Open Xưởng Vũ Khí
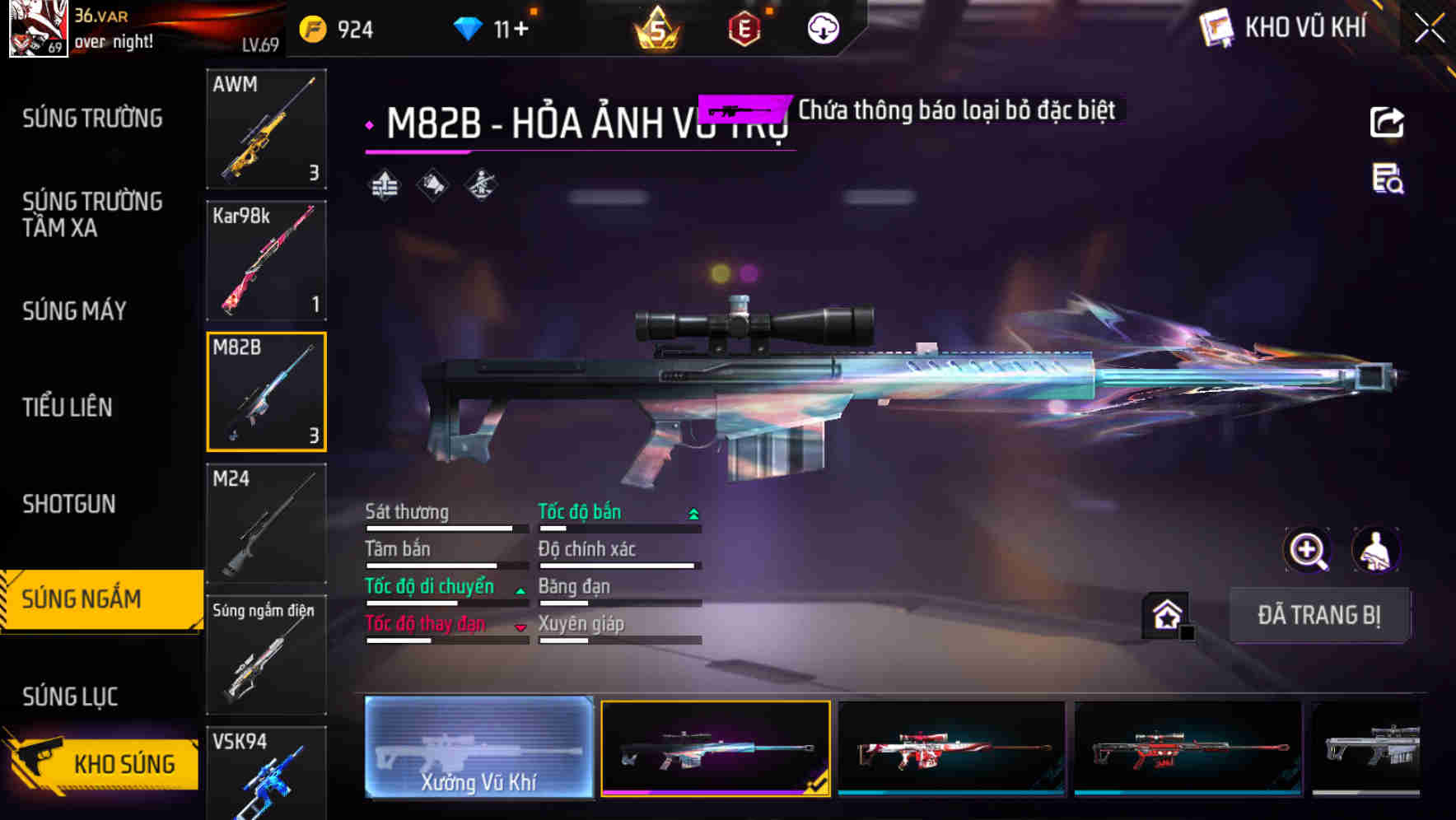Viewport: 1456px width, 820px height. point(478,749)
